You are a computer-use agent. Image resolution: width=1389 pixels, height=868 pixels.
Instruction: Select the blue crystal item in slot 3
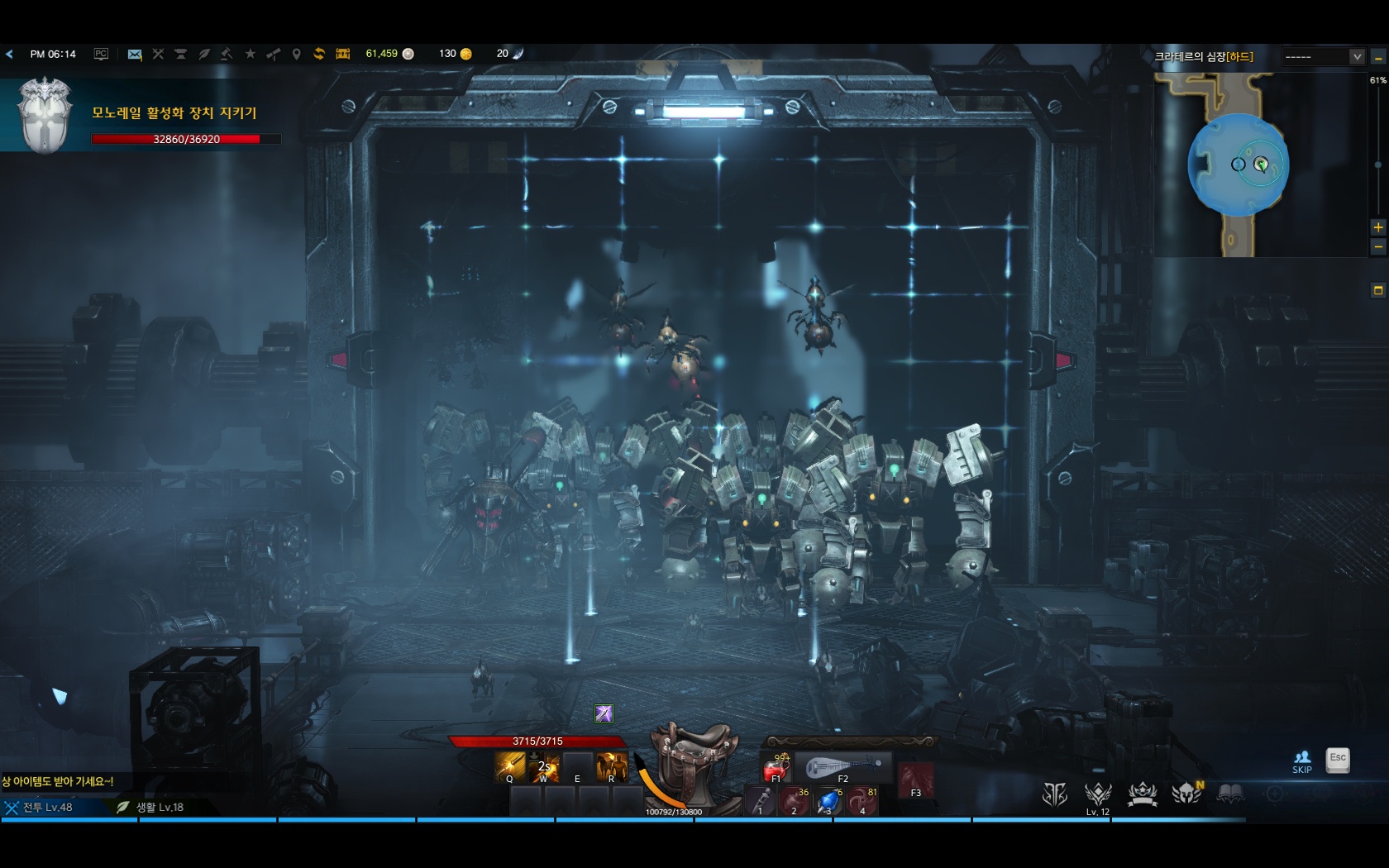[x=828, y=802]
